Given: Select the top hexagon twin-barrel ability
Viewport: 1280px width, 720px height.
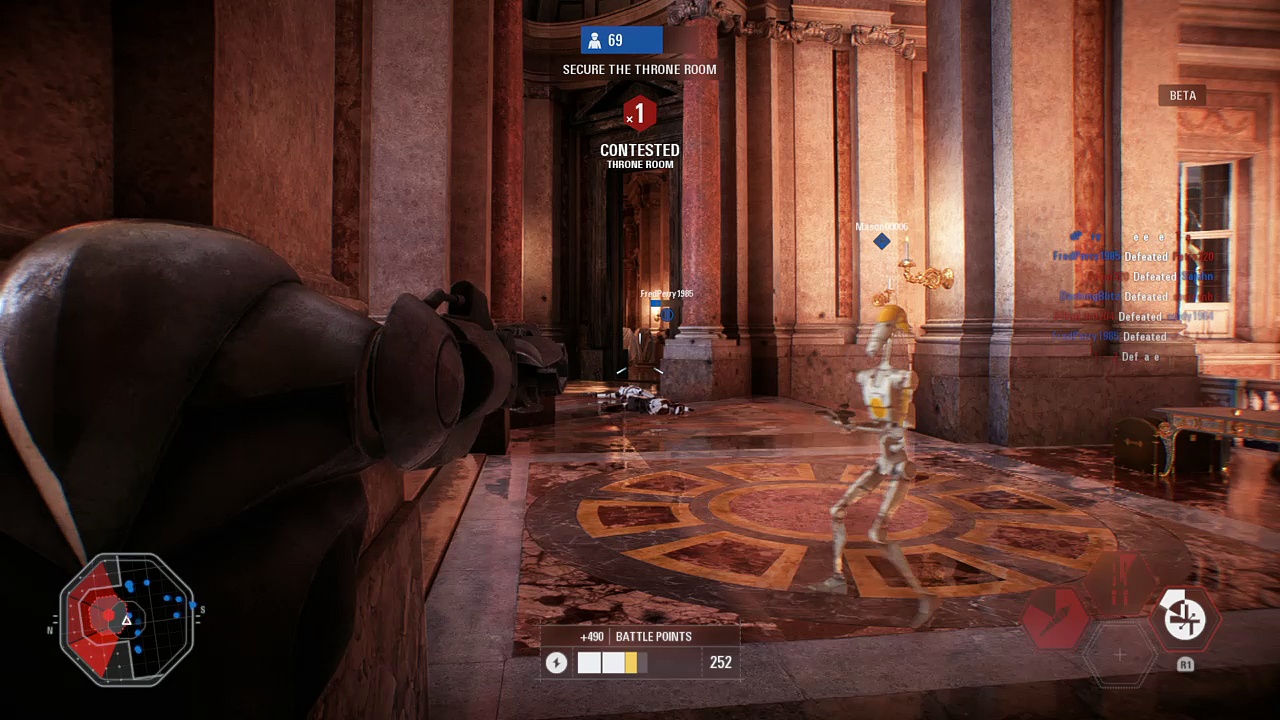Looking at the screenshot, I should point(1120,581).
